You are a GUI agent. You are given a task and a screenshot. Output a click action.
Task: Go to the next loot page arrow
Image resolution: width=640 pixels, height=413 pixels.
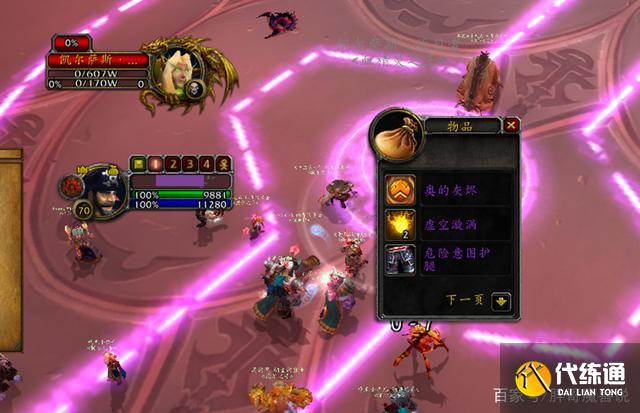click(x=501, y=299)
